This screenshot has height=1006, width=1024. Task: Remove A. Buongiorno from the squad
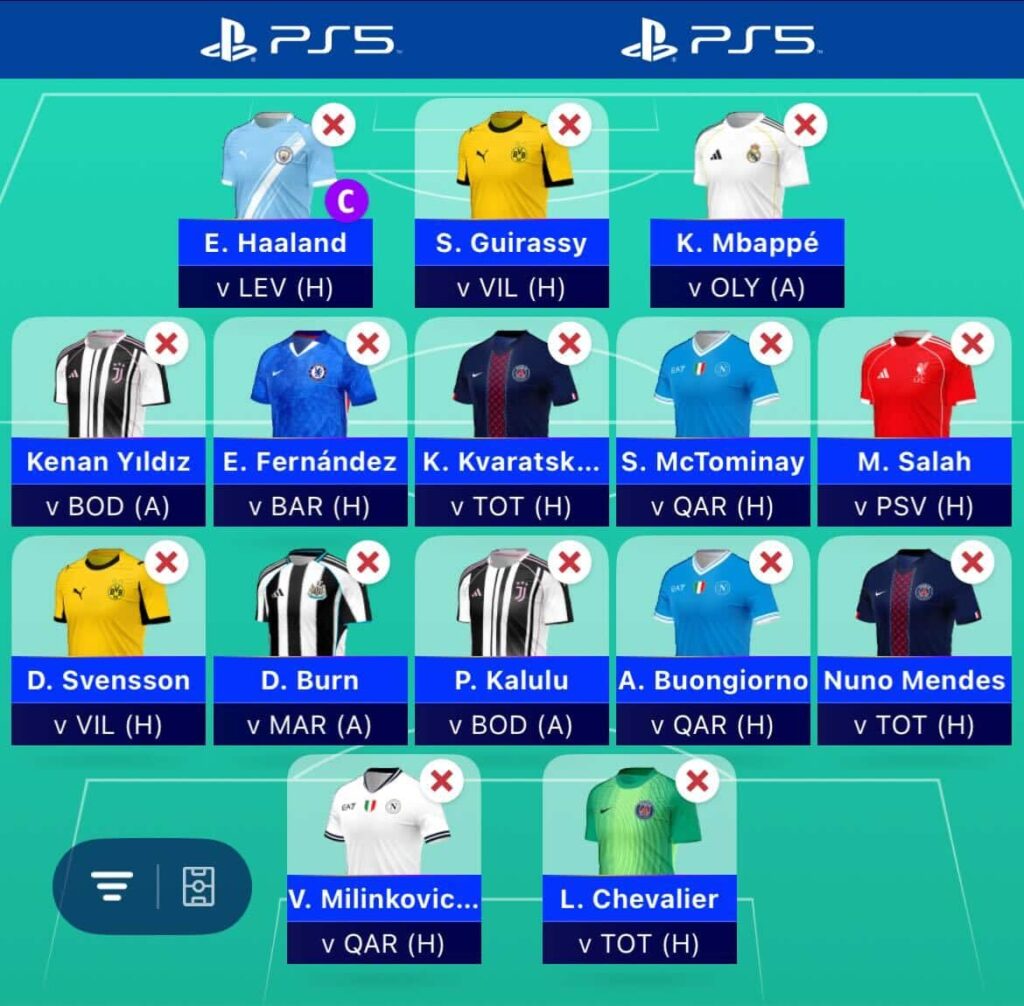click(x=770, y=563)
